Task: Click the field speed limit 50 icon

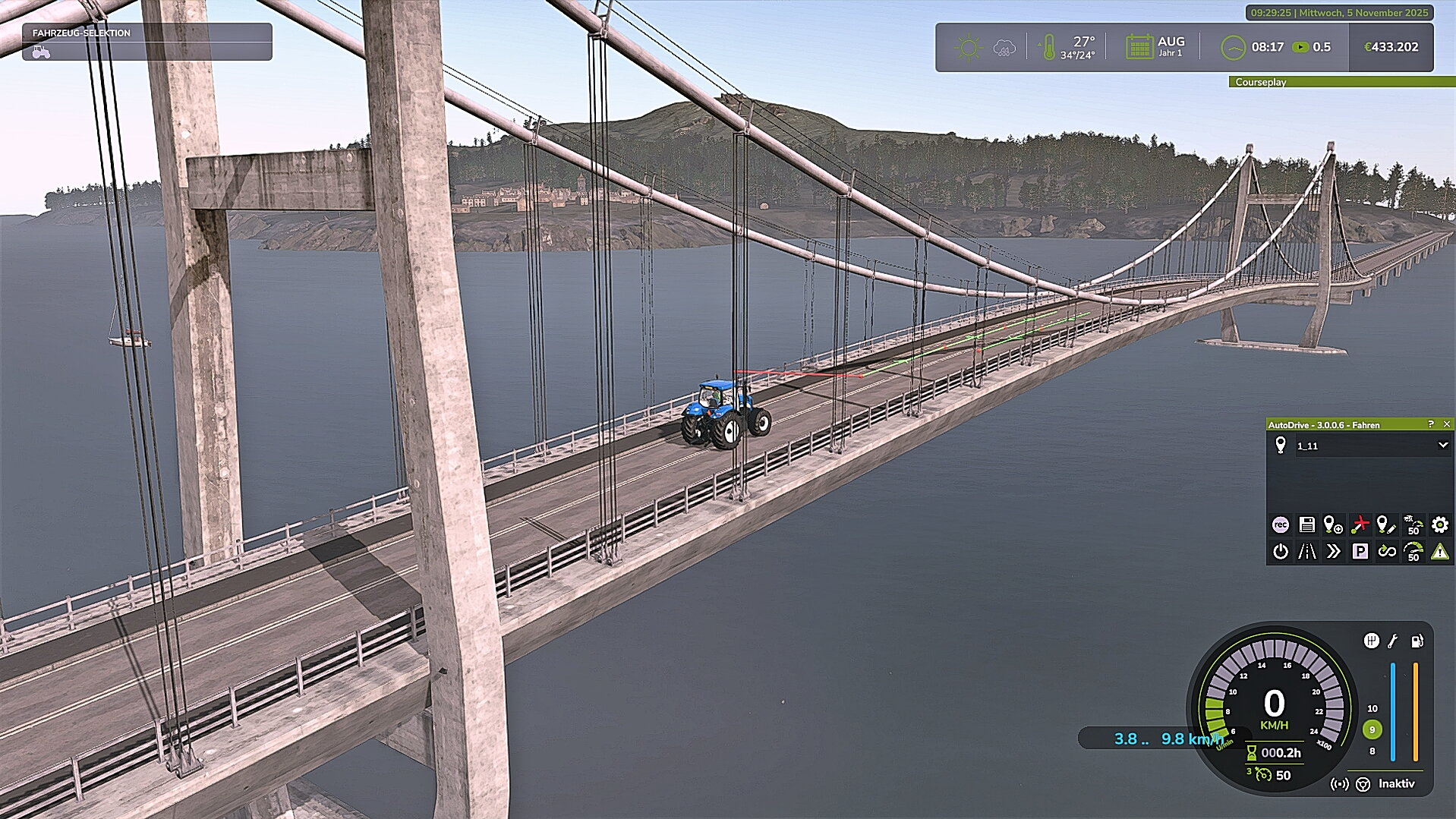Action: coord(1413,524)
